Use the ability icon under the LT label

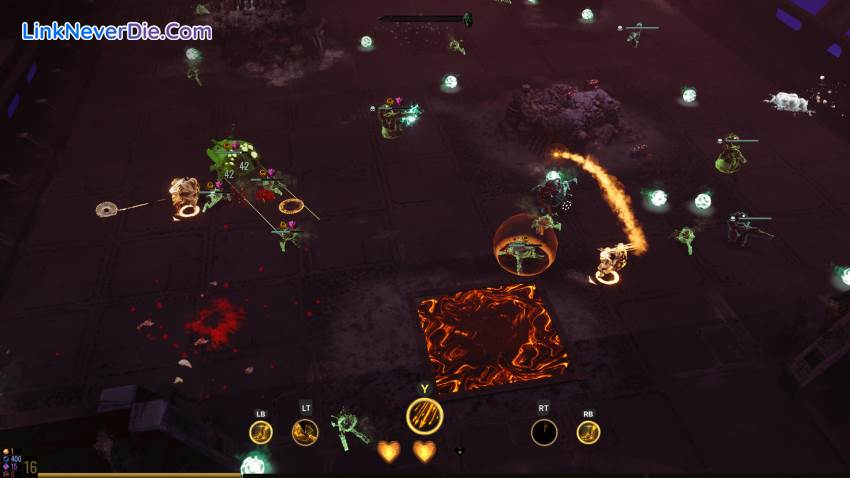click(305, 432)
